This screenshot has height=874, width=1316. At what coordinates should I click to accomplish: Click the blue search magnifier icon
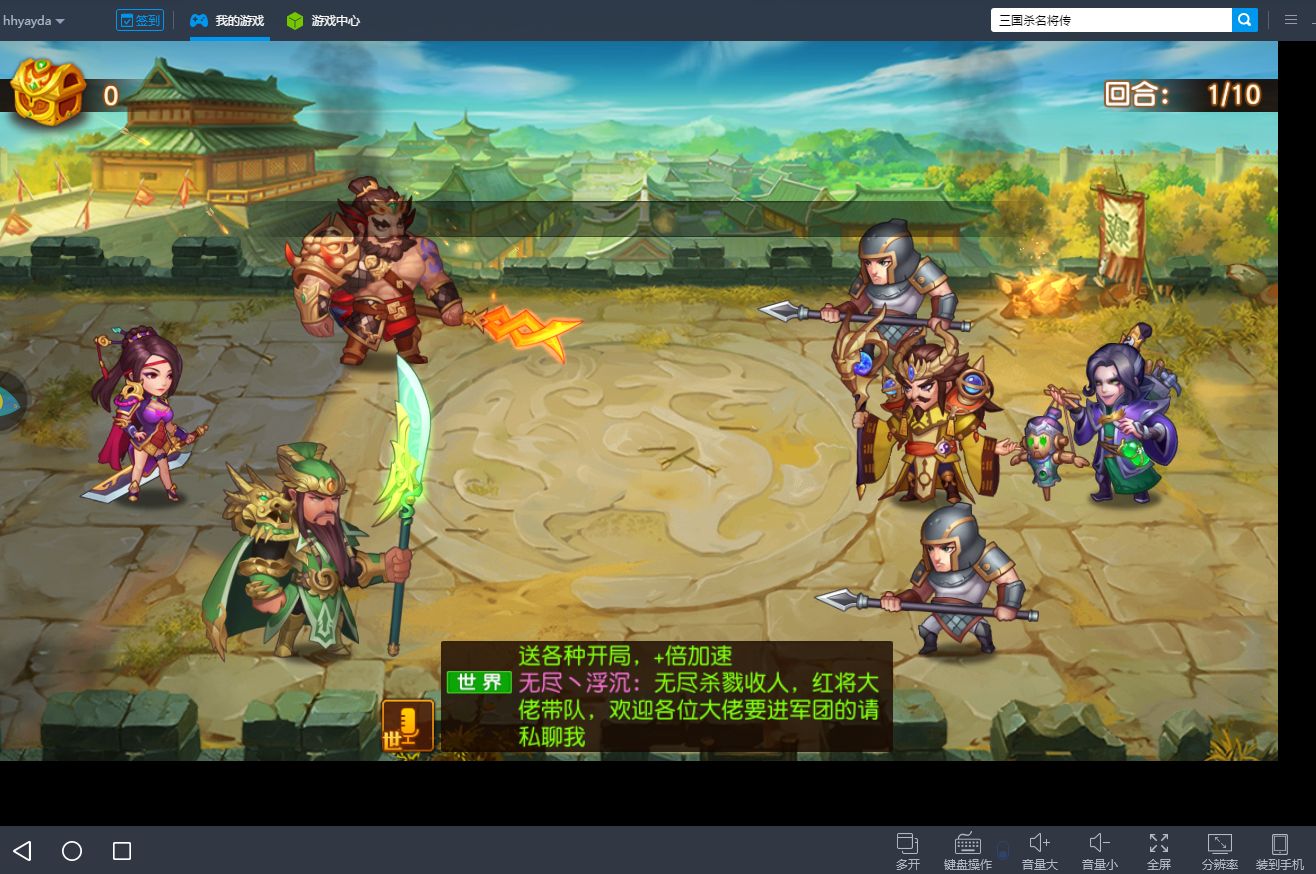(1244, 20)
